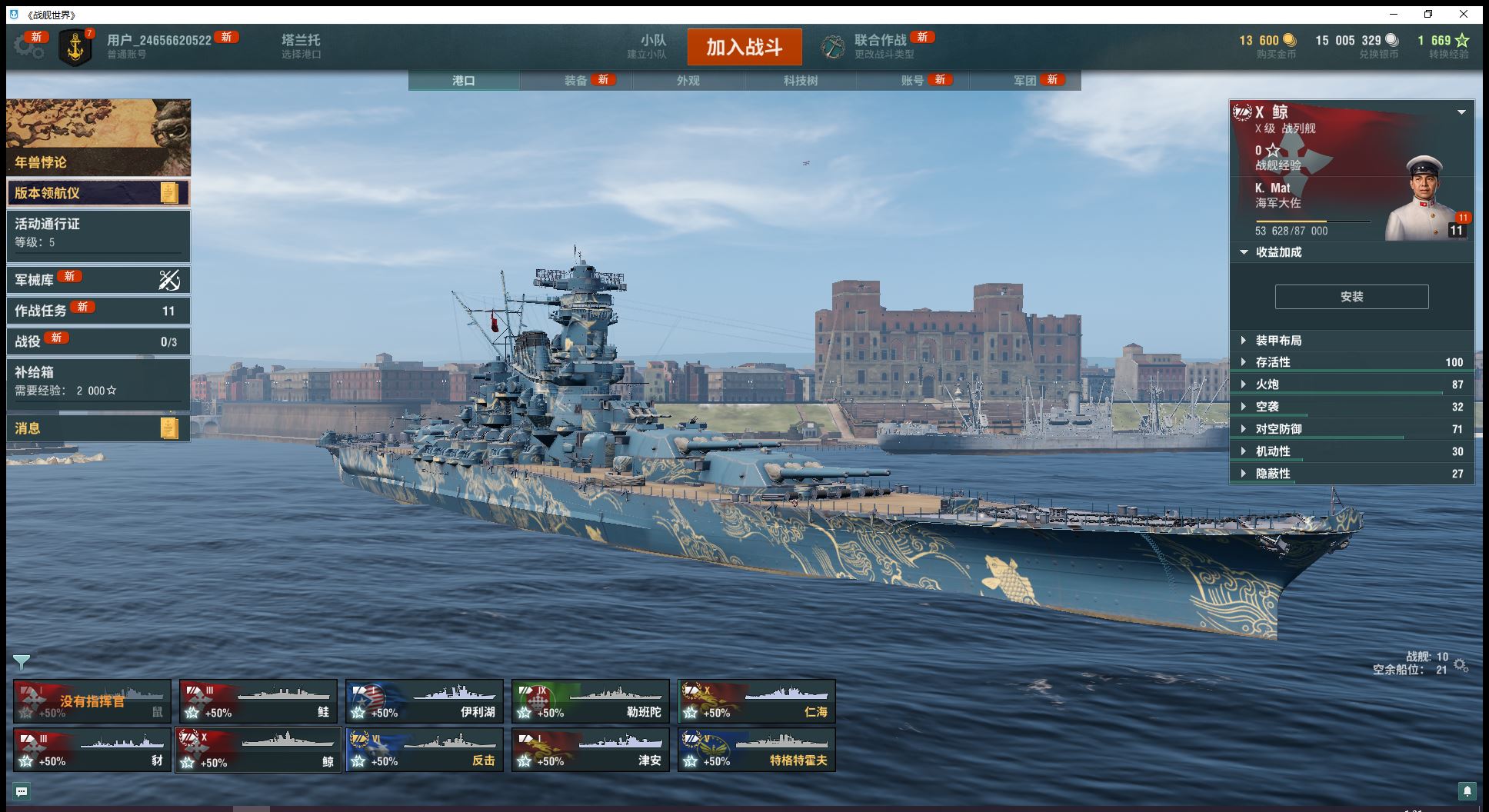The height and width of the screenshot is (812, 1489).
Task: Change battle type via 联合作战
Action: (880, 46)
